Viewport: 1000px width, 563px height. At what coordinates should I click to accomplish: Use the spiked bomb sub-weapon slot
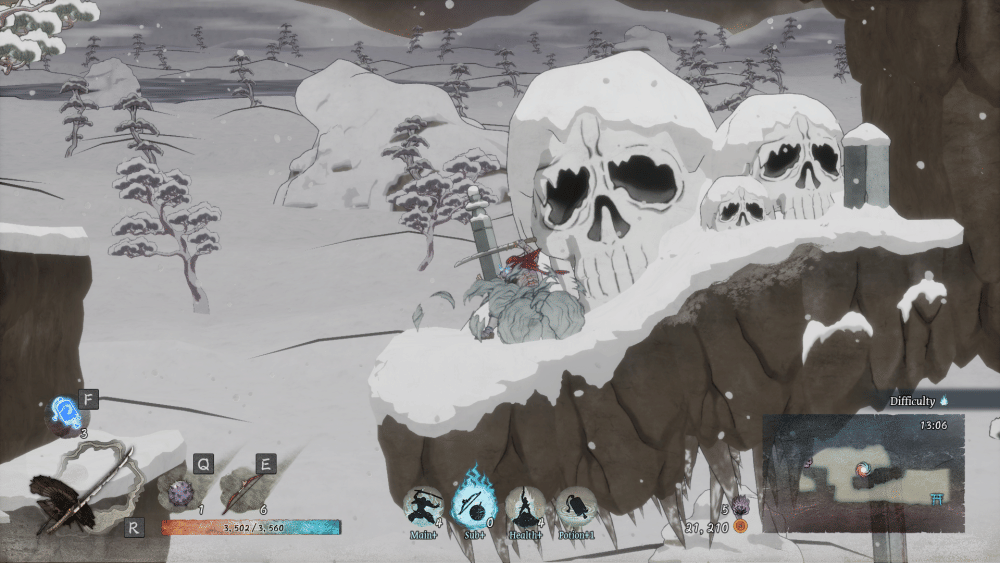coord(180,492)
